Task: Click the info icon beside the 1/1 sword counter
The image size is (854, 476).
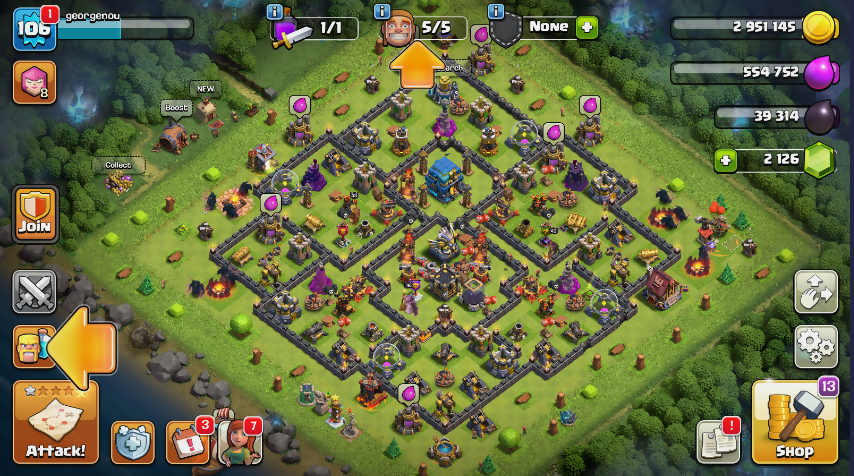Action: (x=275, y=12)
